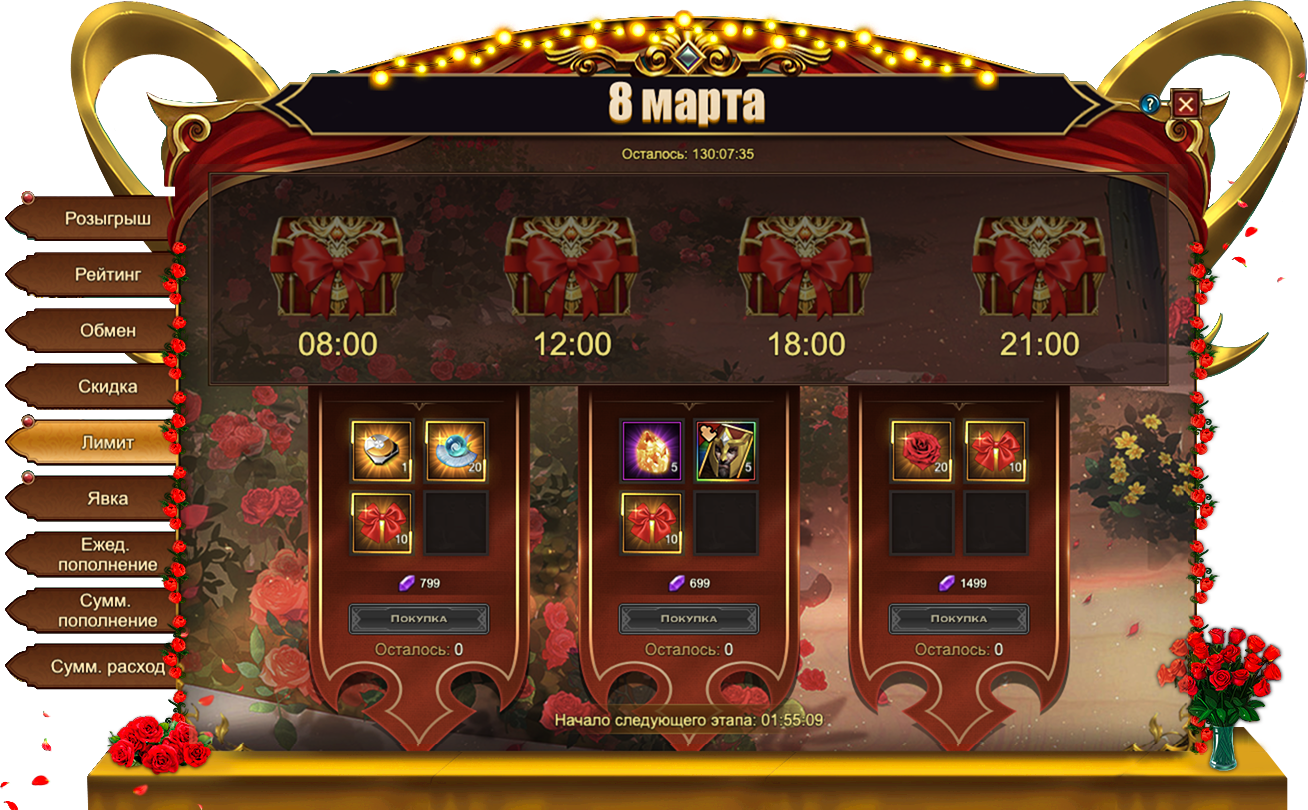
Task: Buy the 1499 gem bundle
Action: [x=958, y=618]
